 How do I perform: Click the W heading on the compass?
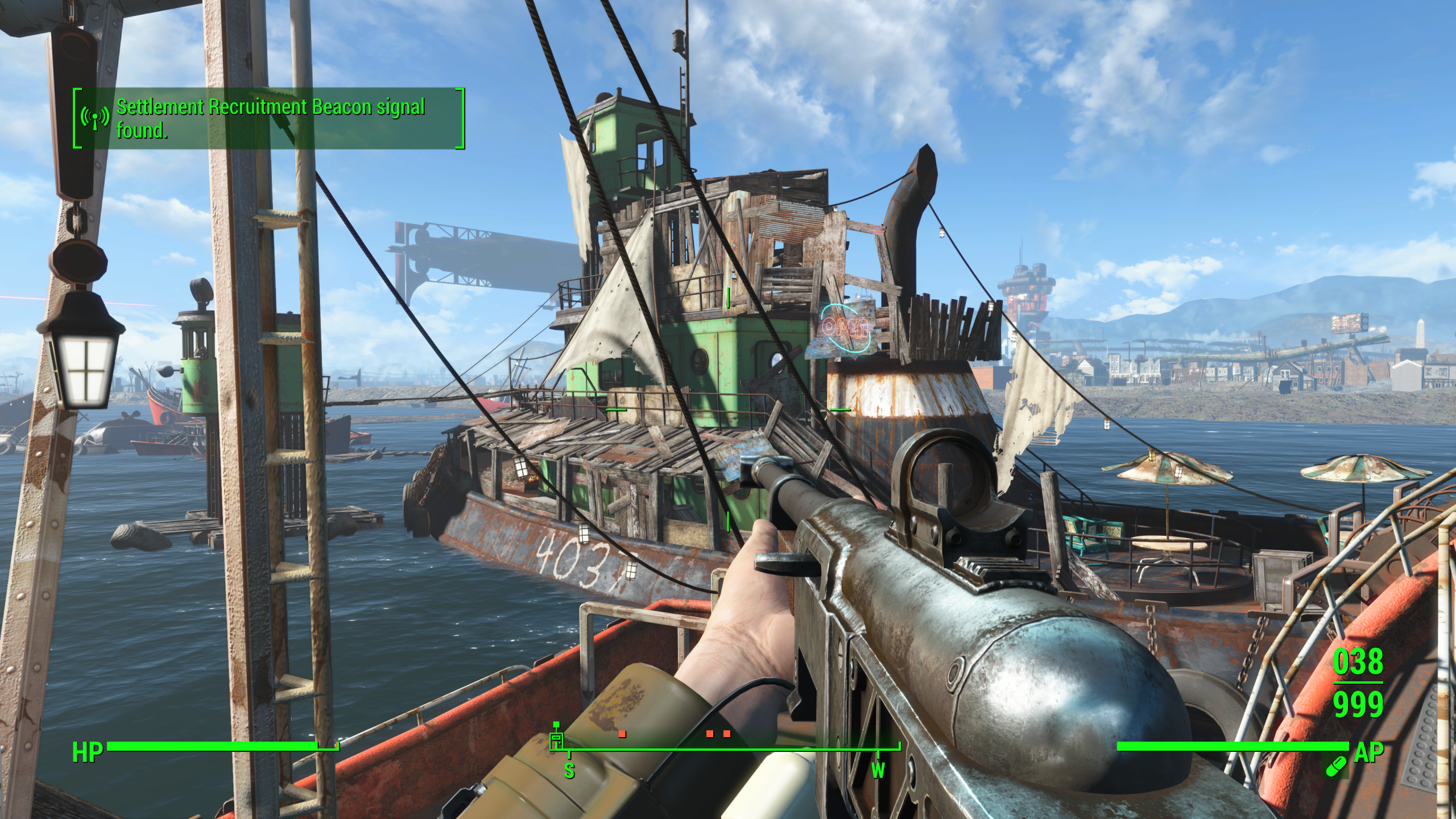pyautogui.click(x=878, y=771)
